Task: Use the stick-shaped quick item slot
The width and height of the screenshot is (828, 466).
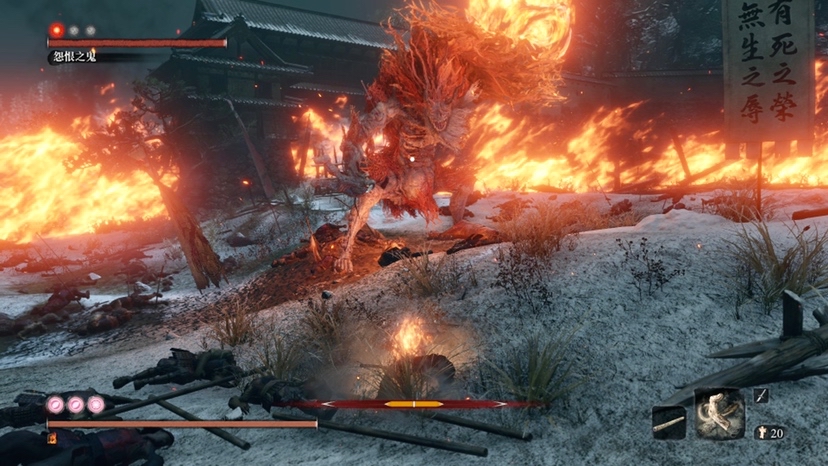Action: tap(669, 423)
